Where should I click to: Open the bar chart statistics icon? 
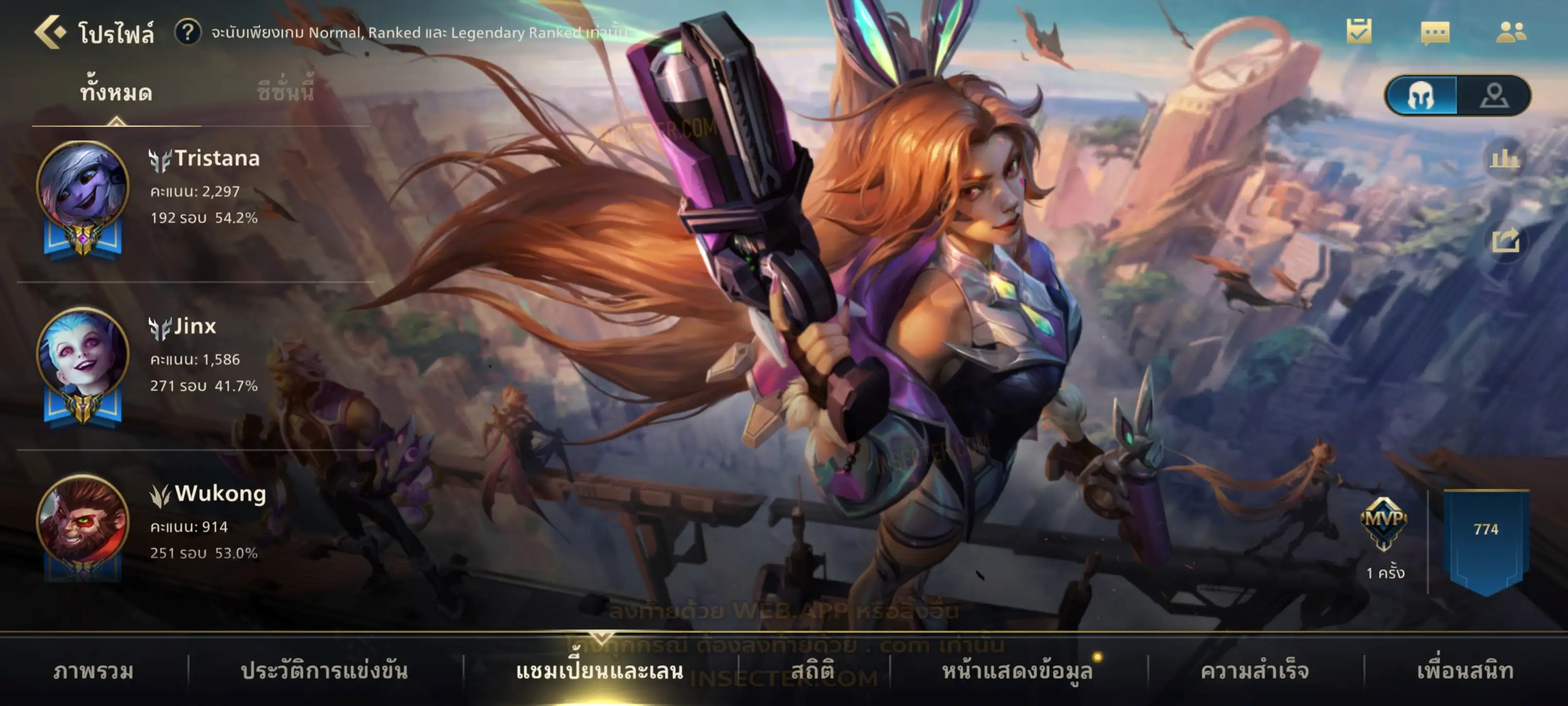(x=1504, y=159)
